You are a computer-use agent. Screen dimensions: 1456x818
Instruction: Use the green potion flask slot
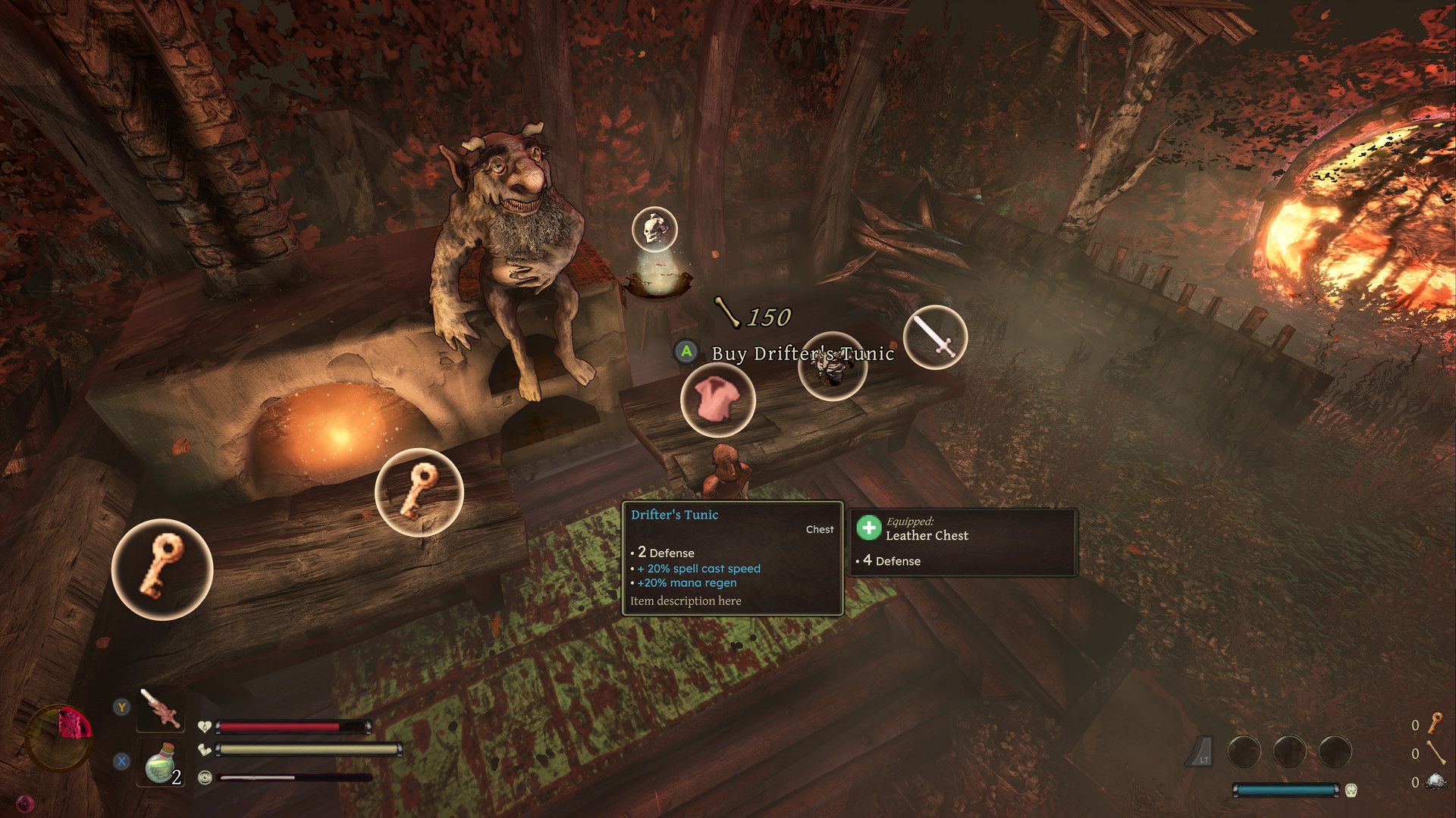pos(162,763)
